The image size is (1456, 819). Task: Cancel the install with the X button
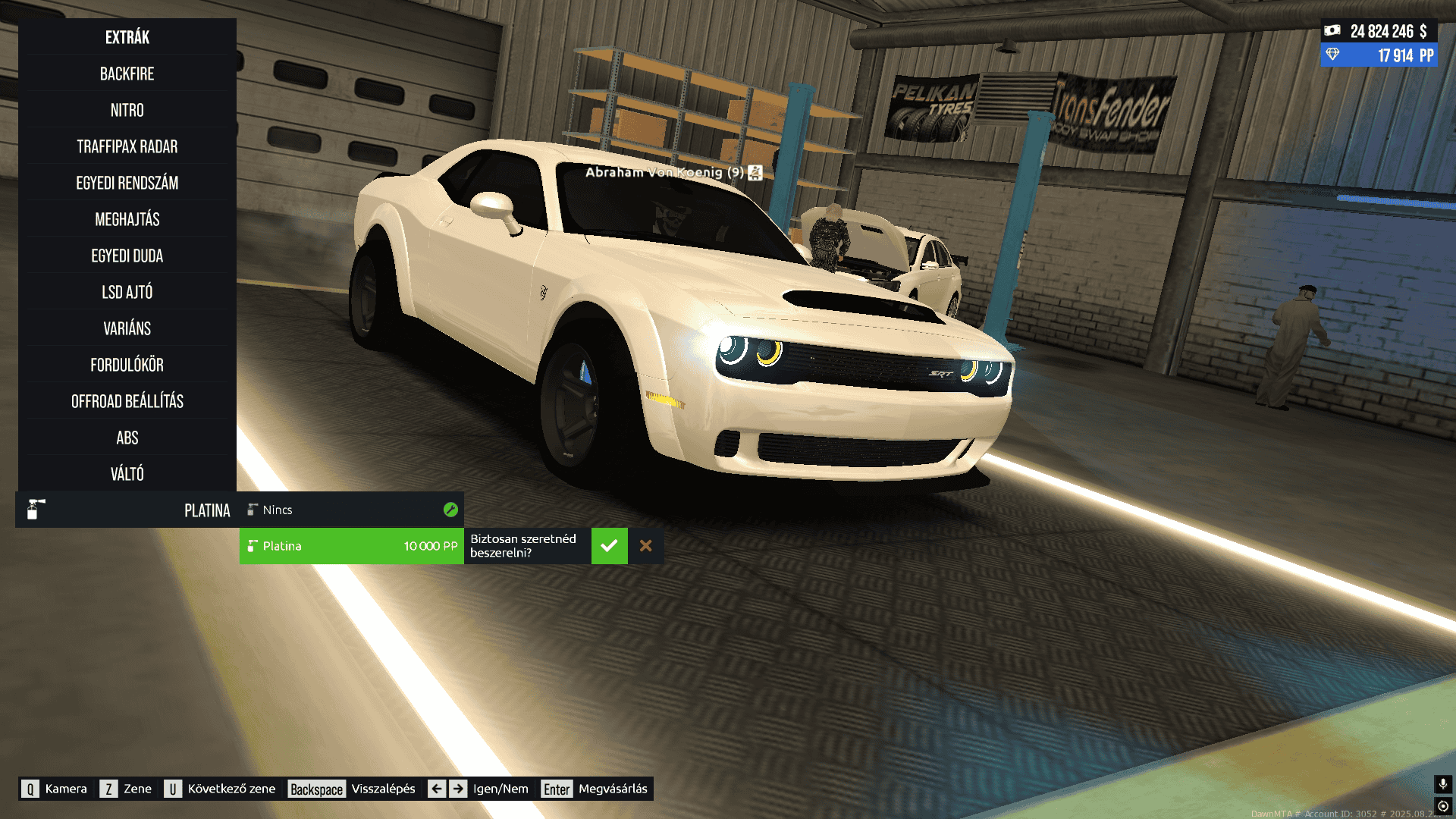click(x=646, y=546)
